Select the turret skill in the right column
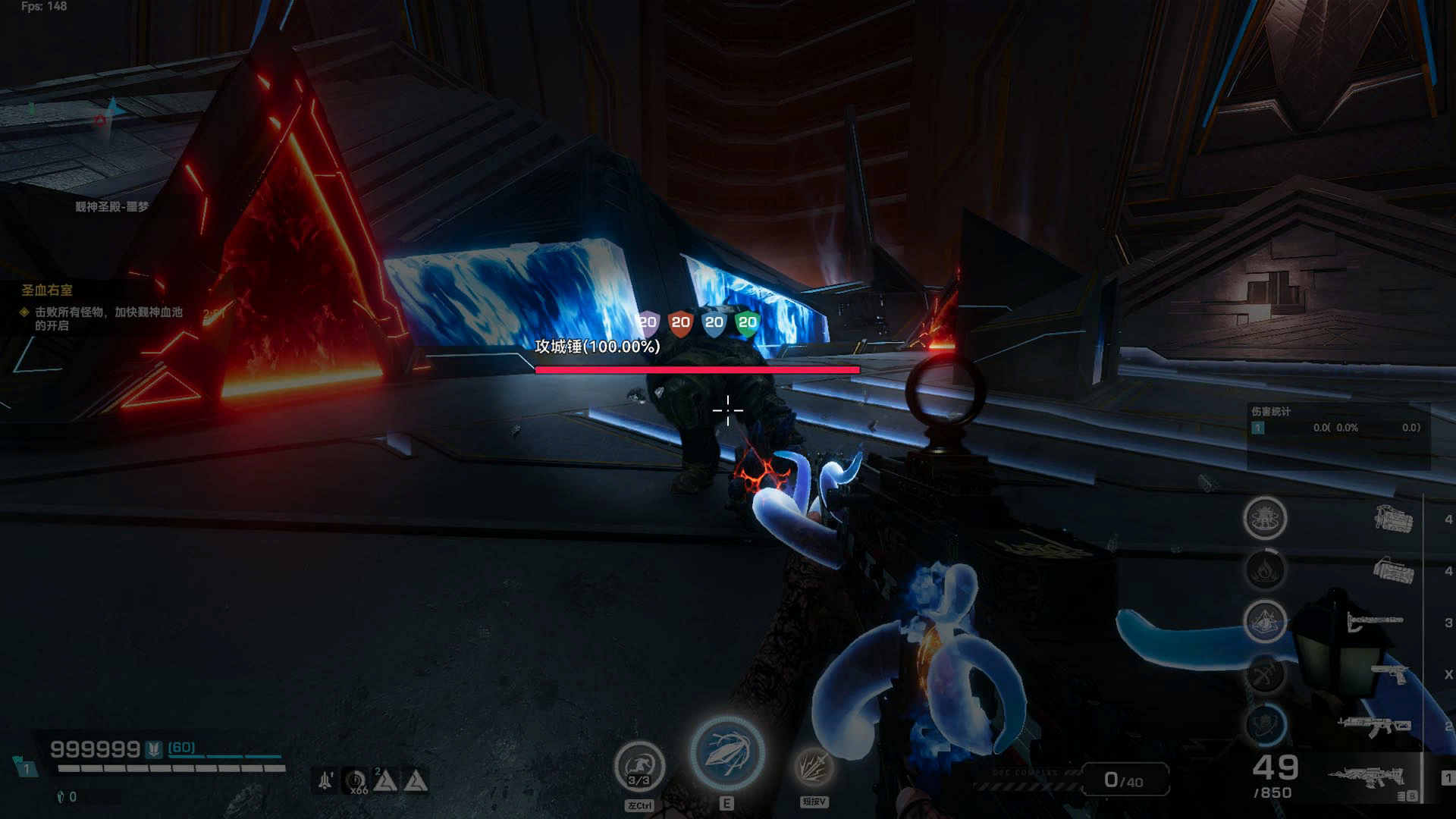Image resolution: width=1456 pixels, height=819 pixels. coord(1265,519)
